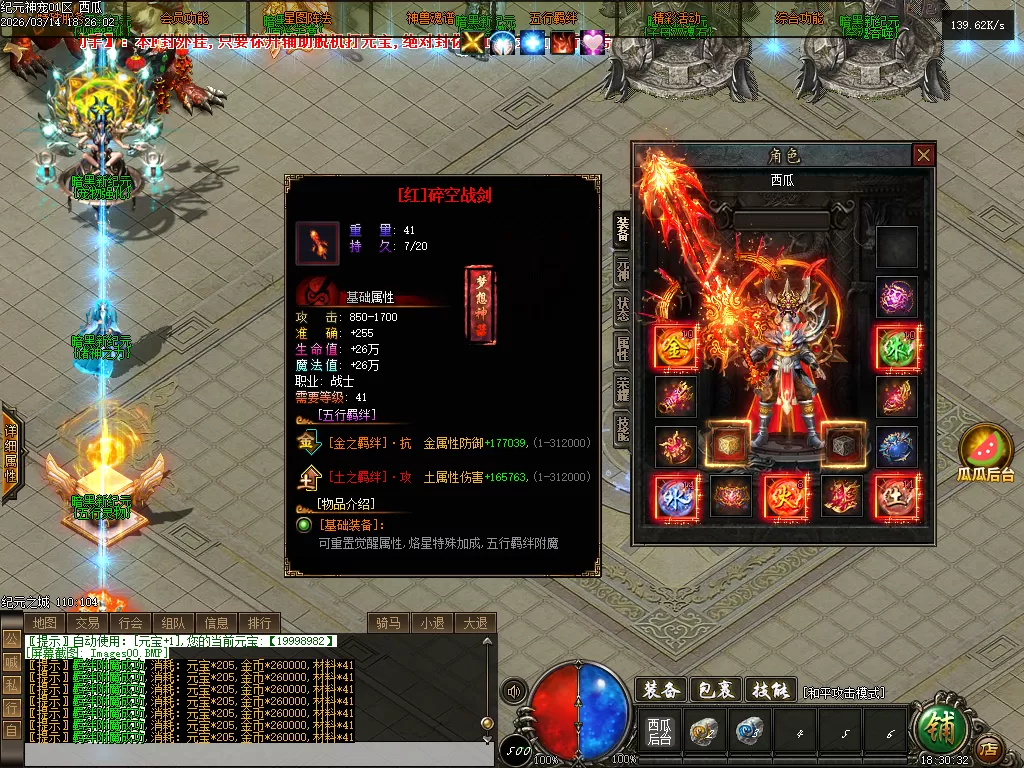Image resolution: width=1024 pixels, height=768 pixels.
Task: Open the 交易 trade button
Action: [x=87, y=623]
